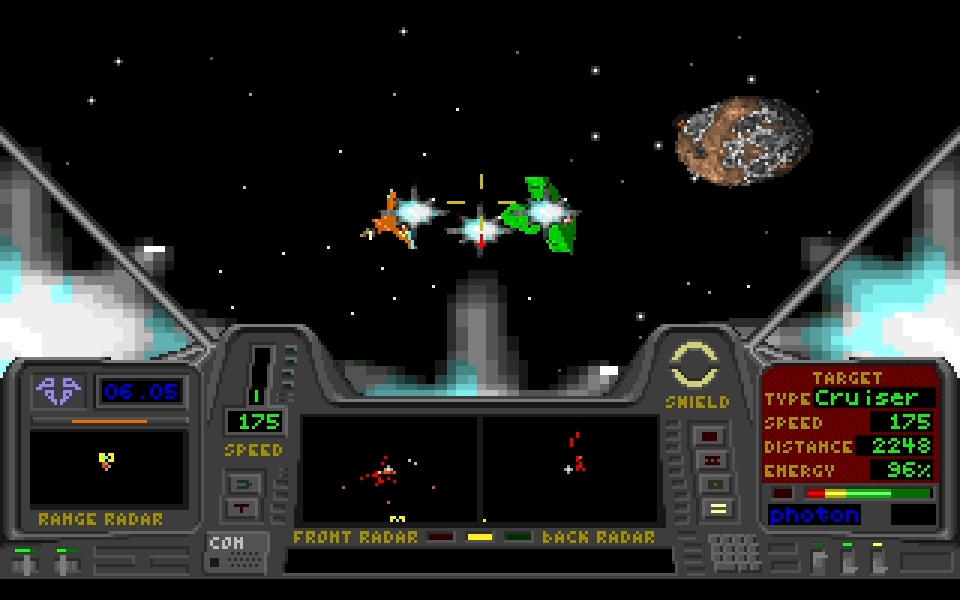The width and height of the screenshot is (960, 600).
Task: Click the red T button below SPEED
Action: click(x=244, y=508)
